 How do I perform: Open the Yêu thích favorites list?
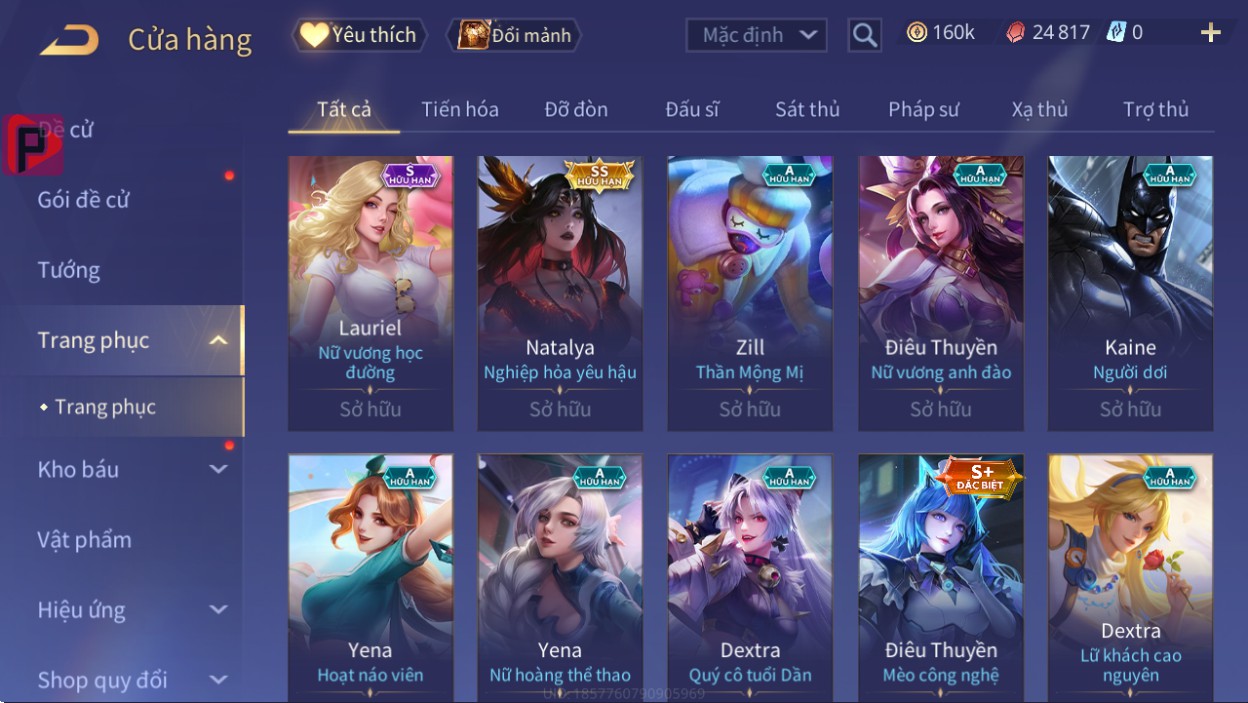coord(360,36)
